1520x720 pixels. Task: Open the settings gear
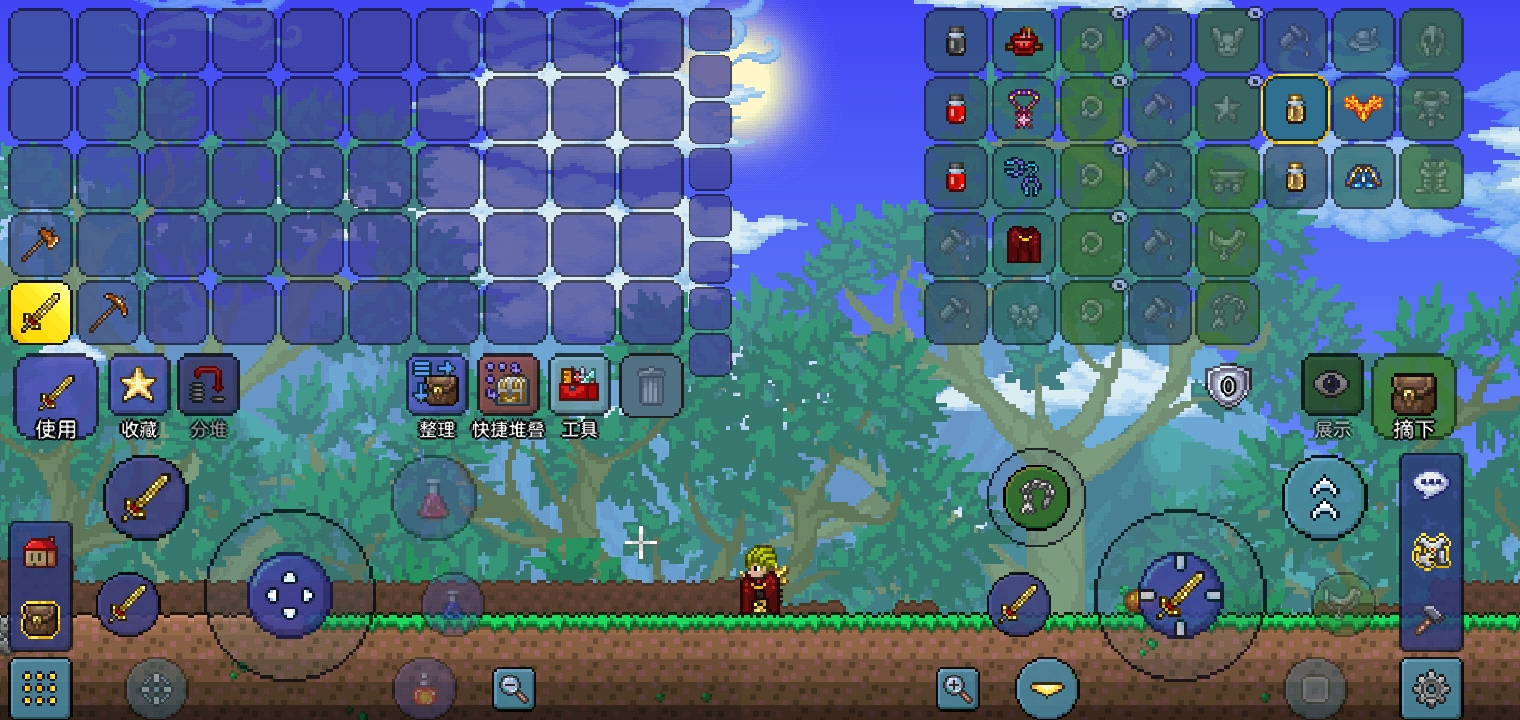click(1431, 688)
